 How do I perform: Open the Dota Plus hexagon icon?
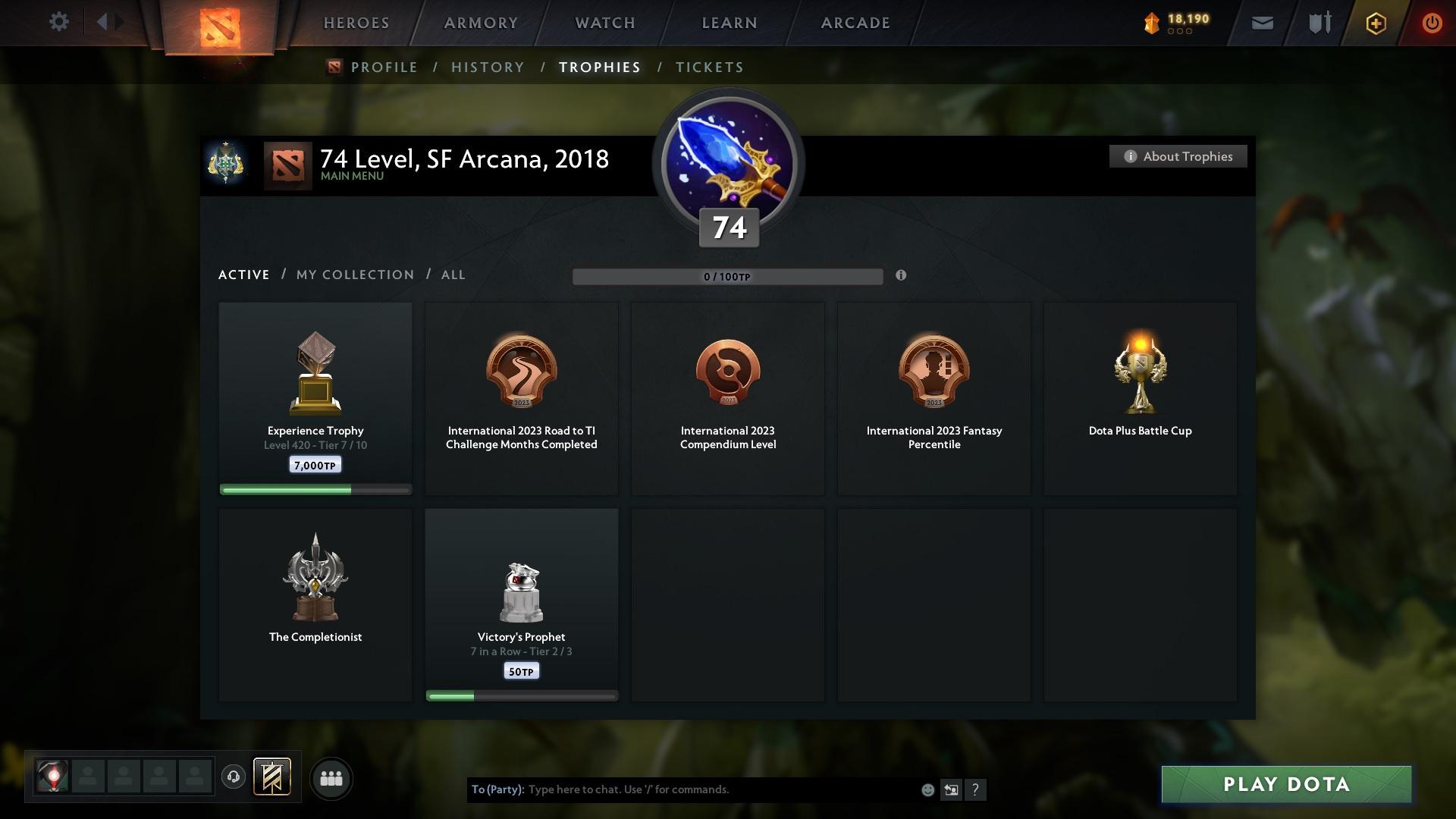click(1375, 23)
